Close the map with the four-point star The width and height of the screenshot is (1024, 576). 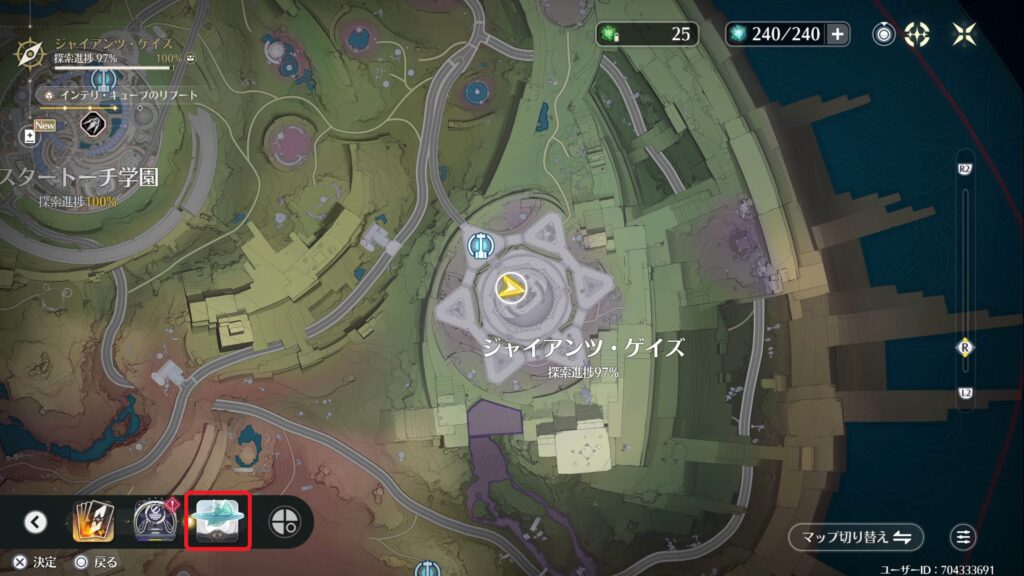pyautogui.click(x=964, y=34)
